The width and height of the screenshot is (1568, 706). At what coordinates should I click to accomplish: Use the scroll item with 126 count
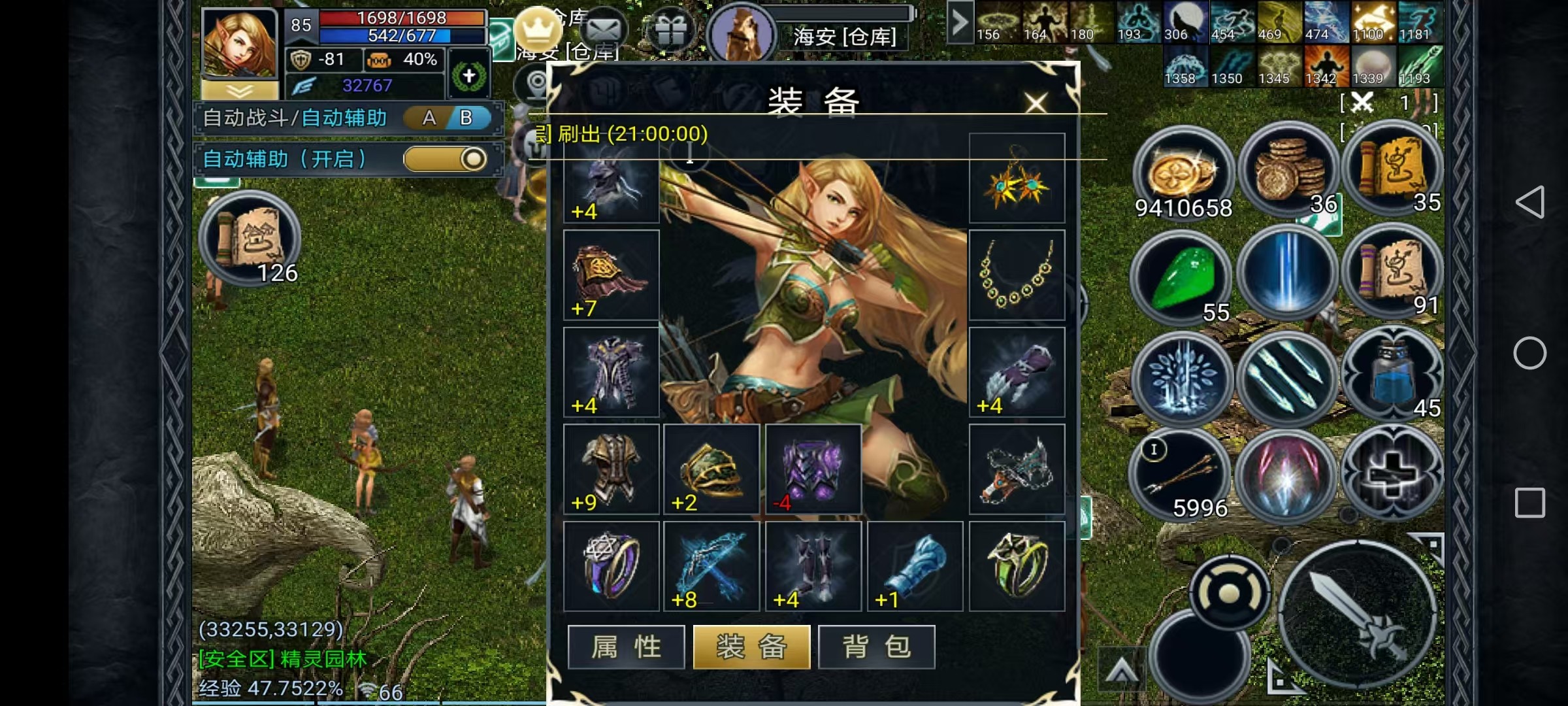(x=250, y=239)
